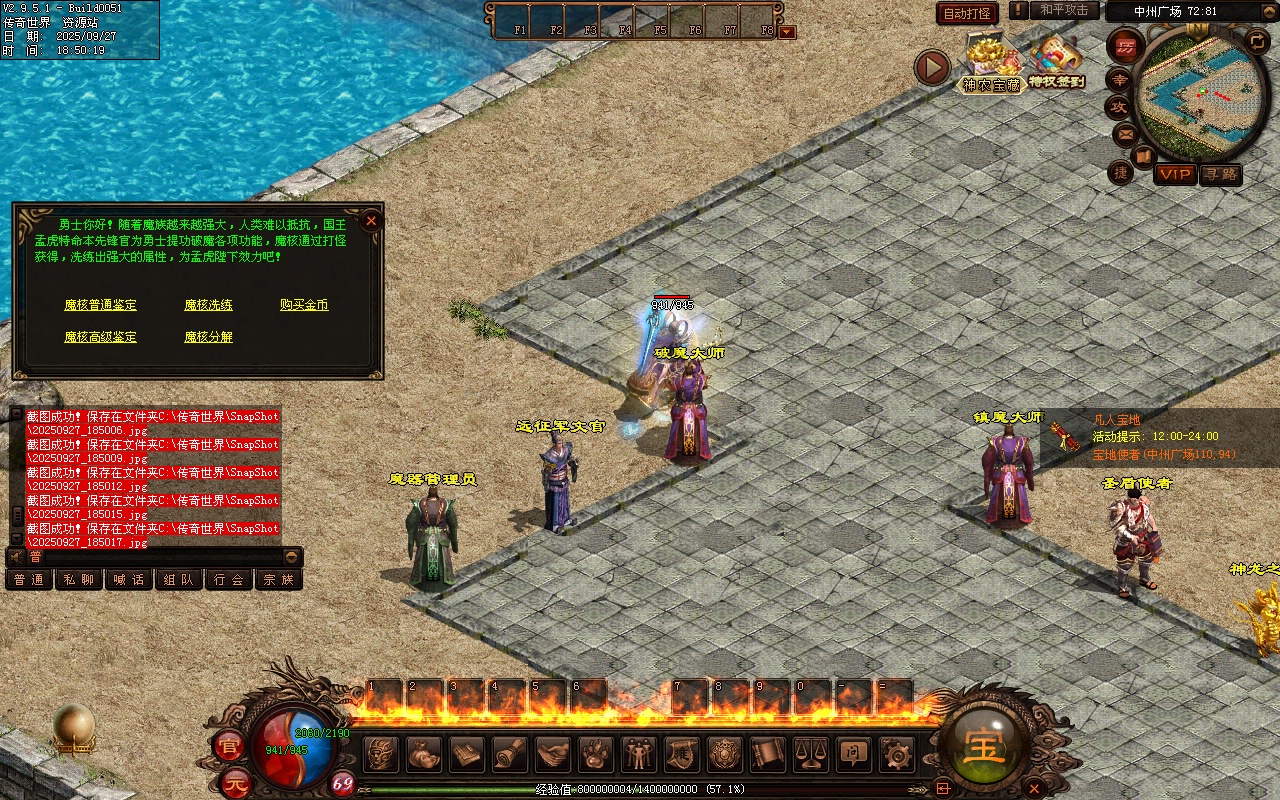Select the 魔核洗练 dialogue link
The height and width of the screenshot is (800, 1280).
pyautogui.click(x=208, y=305)
